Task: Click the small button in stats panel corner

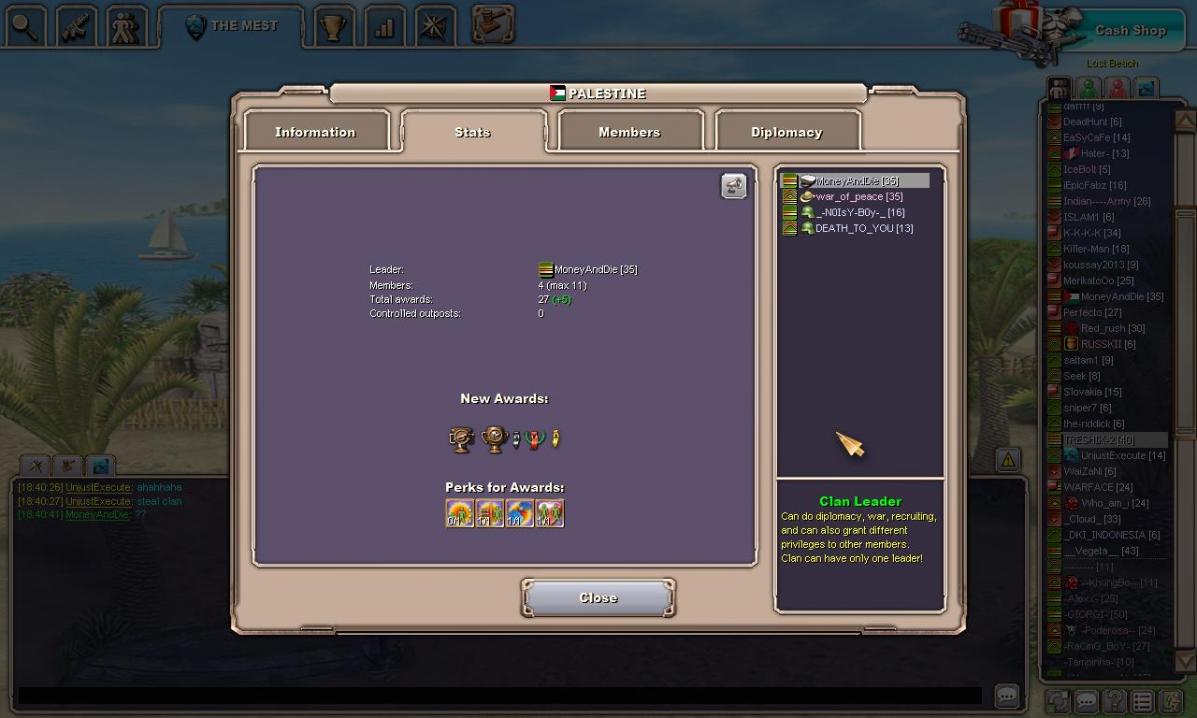Action: click(x=733, y=186)
